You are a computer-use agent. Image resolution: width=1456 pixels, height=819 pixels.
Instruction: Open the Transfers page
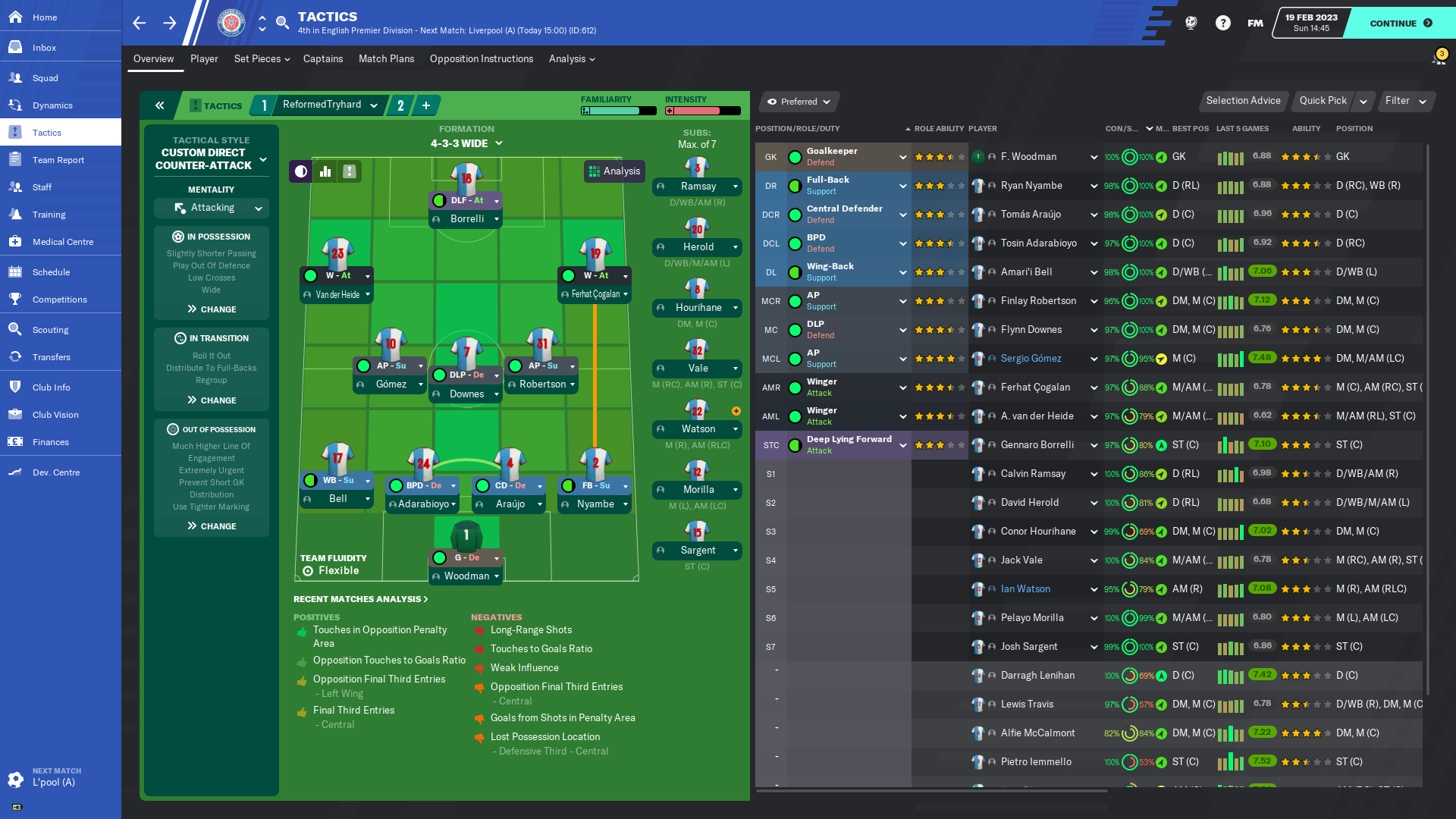51,357
